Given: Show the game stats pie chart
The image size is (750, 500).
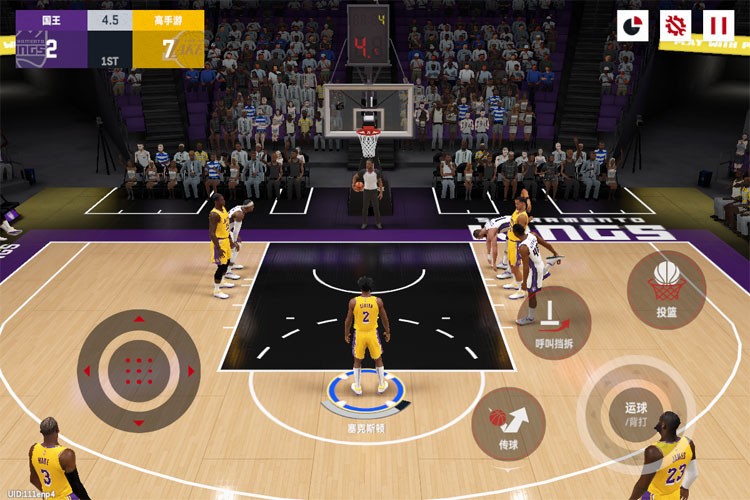Looking at the screenshot, I should coord(633,25).
